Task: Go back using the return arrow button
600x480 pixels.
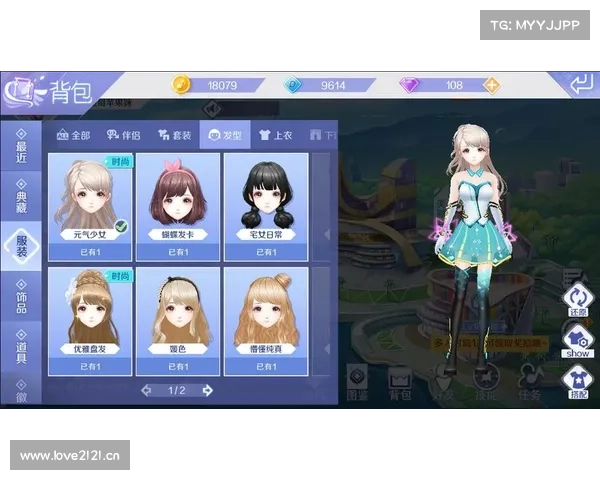Action: point(582,85)
